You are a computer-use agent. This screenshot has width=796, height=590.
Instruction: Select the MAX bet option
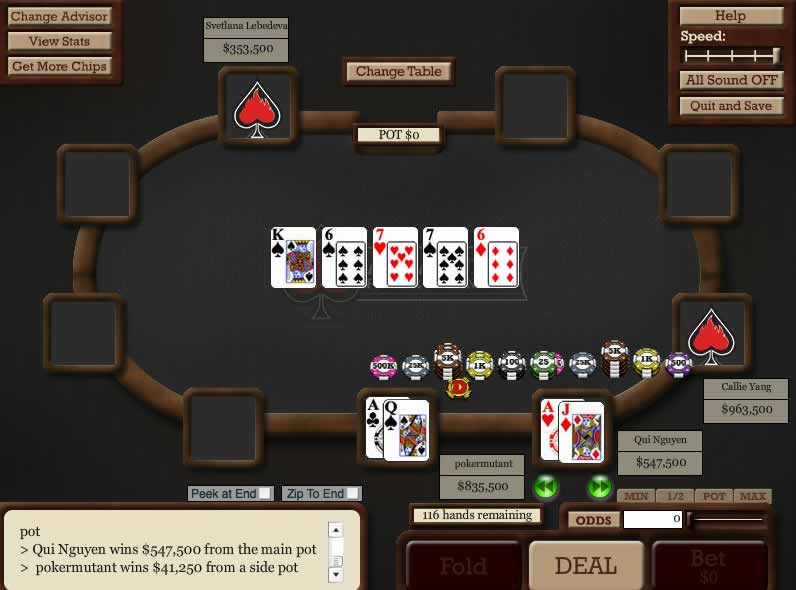point(752,496)
